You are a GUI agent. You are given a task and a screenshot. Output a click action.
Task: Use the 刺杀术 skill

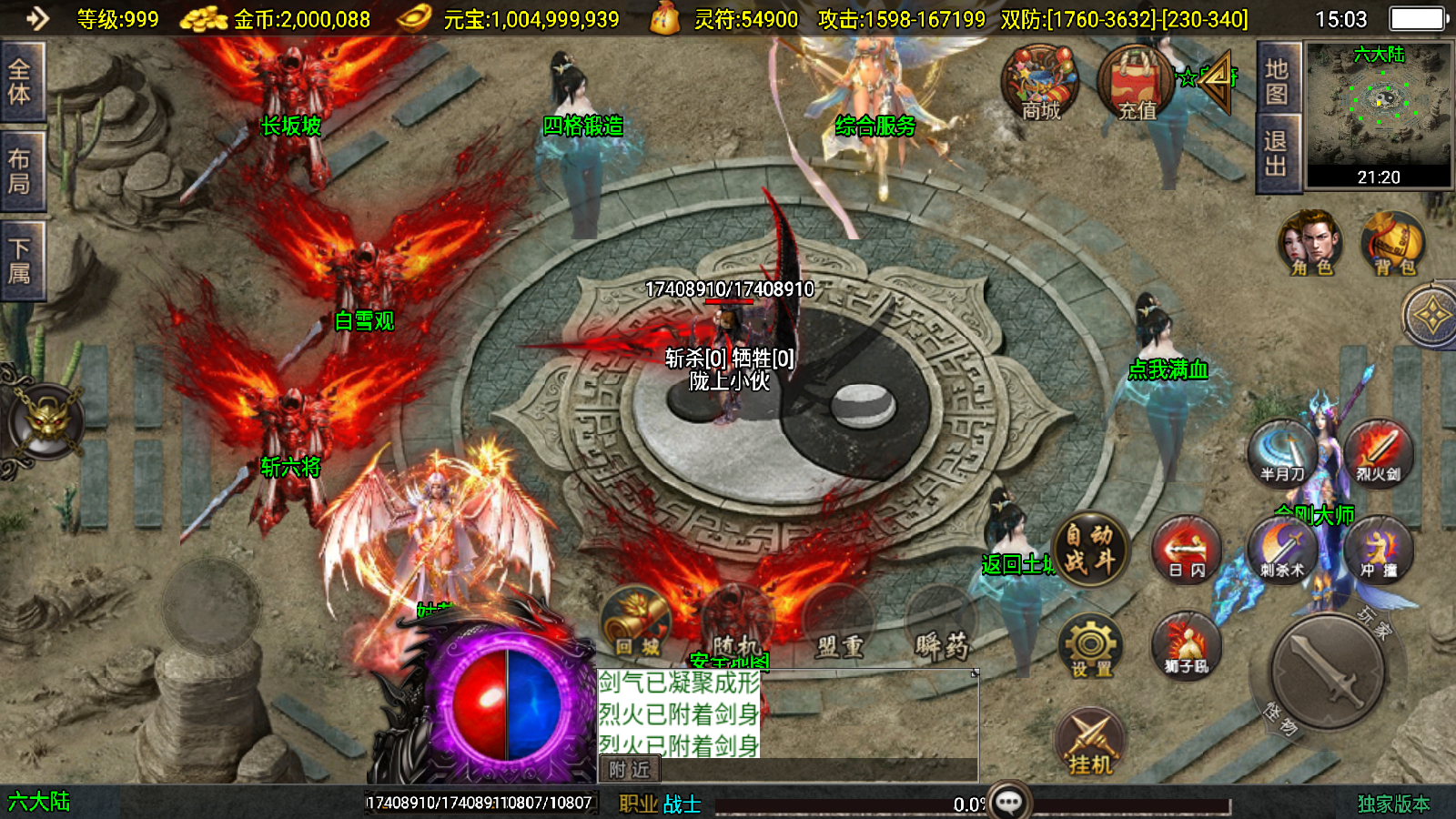point(1281,550)
